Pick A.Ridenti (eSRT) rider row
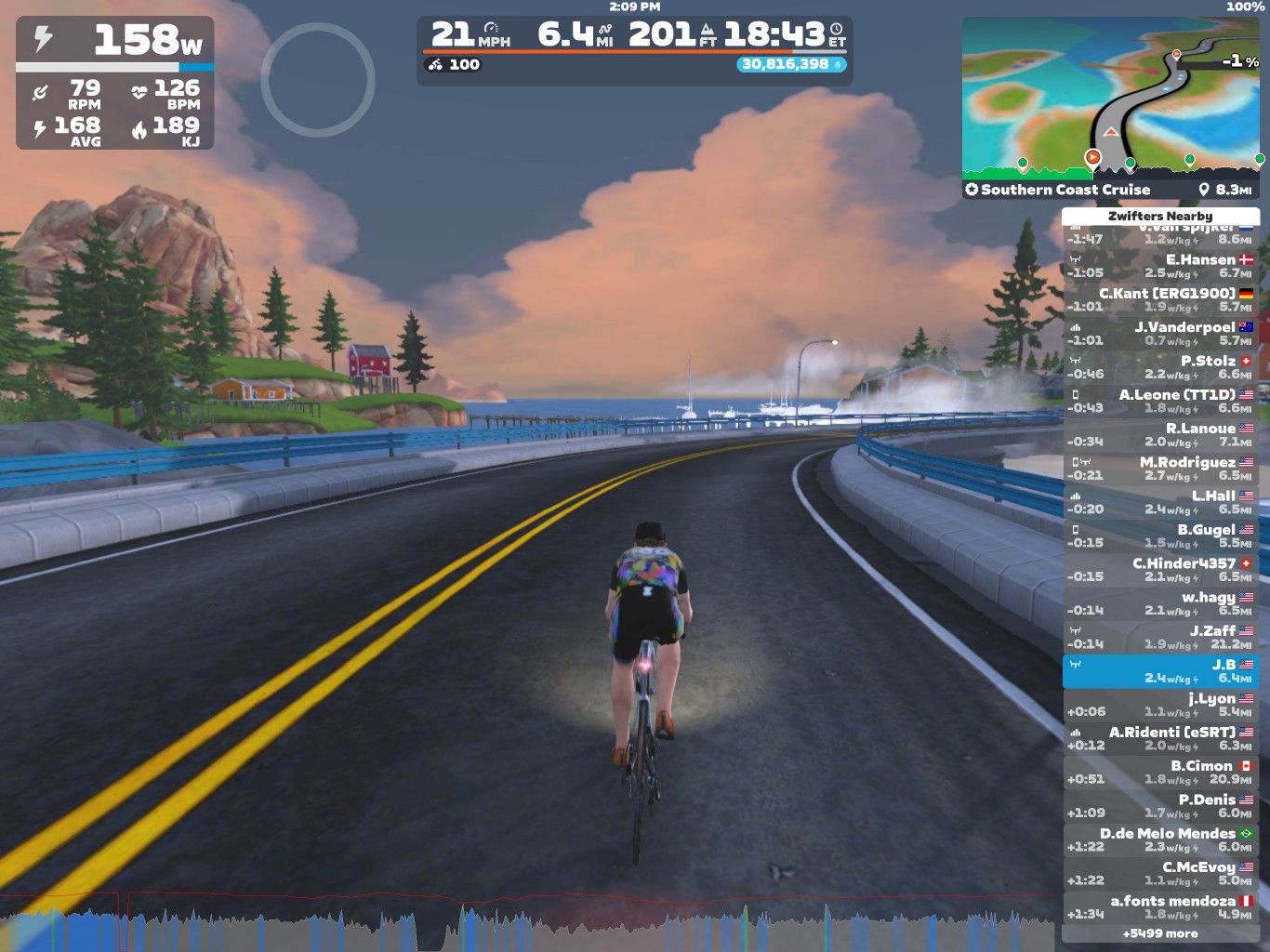1270x952 pixels. click(1159, 738)
